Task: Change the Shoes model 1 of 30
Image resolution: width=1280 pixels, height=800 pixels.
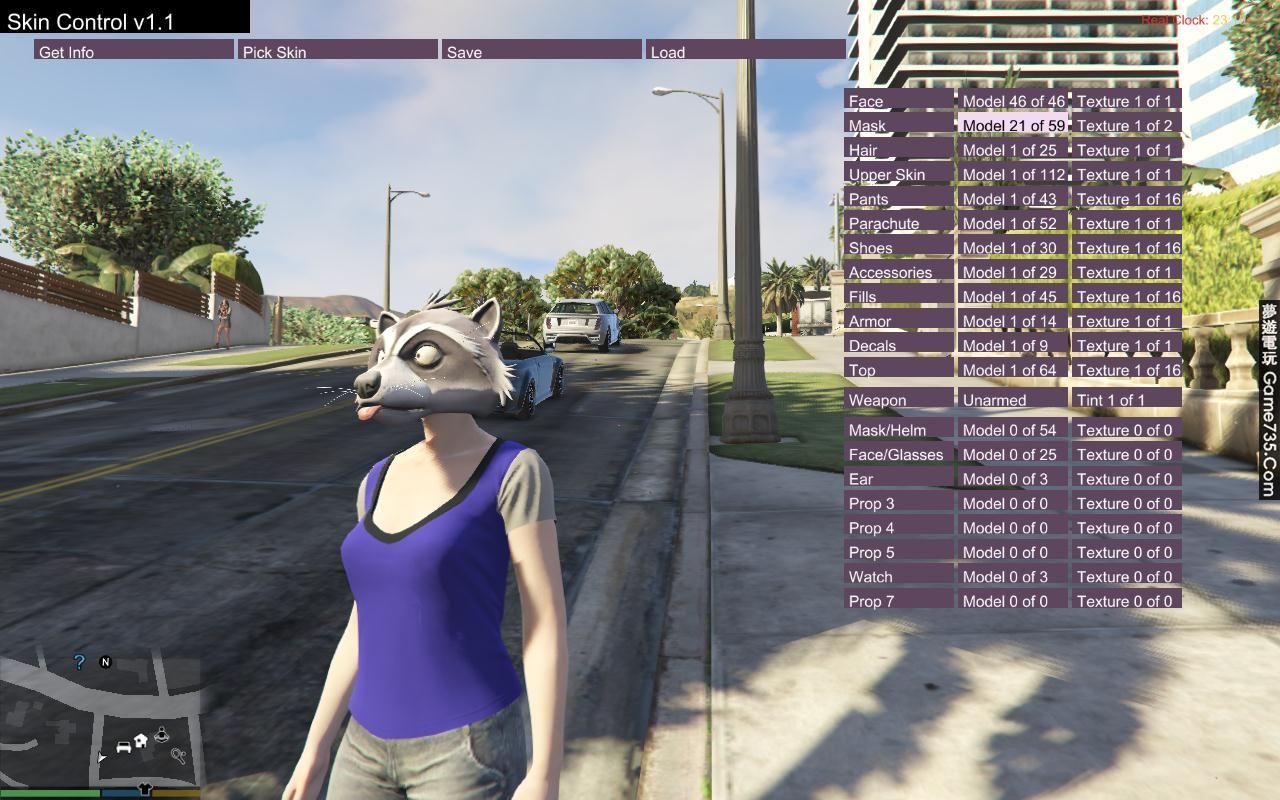Action: (x=1013, y=247)
